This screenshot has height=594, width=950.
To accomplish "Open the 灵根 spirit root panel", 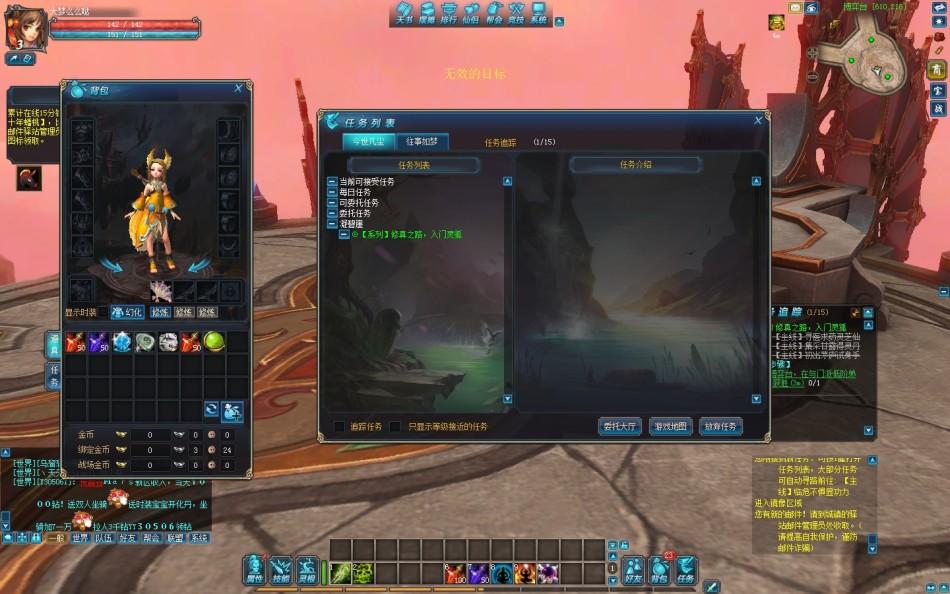I will click(x=308, y=568).
